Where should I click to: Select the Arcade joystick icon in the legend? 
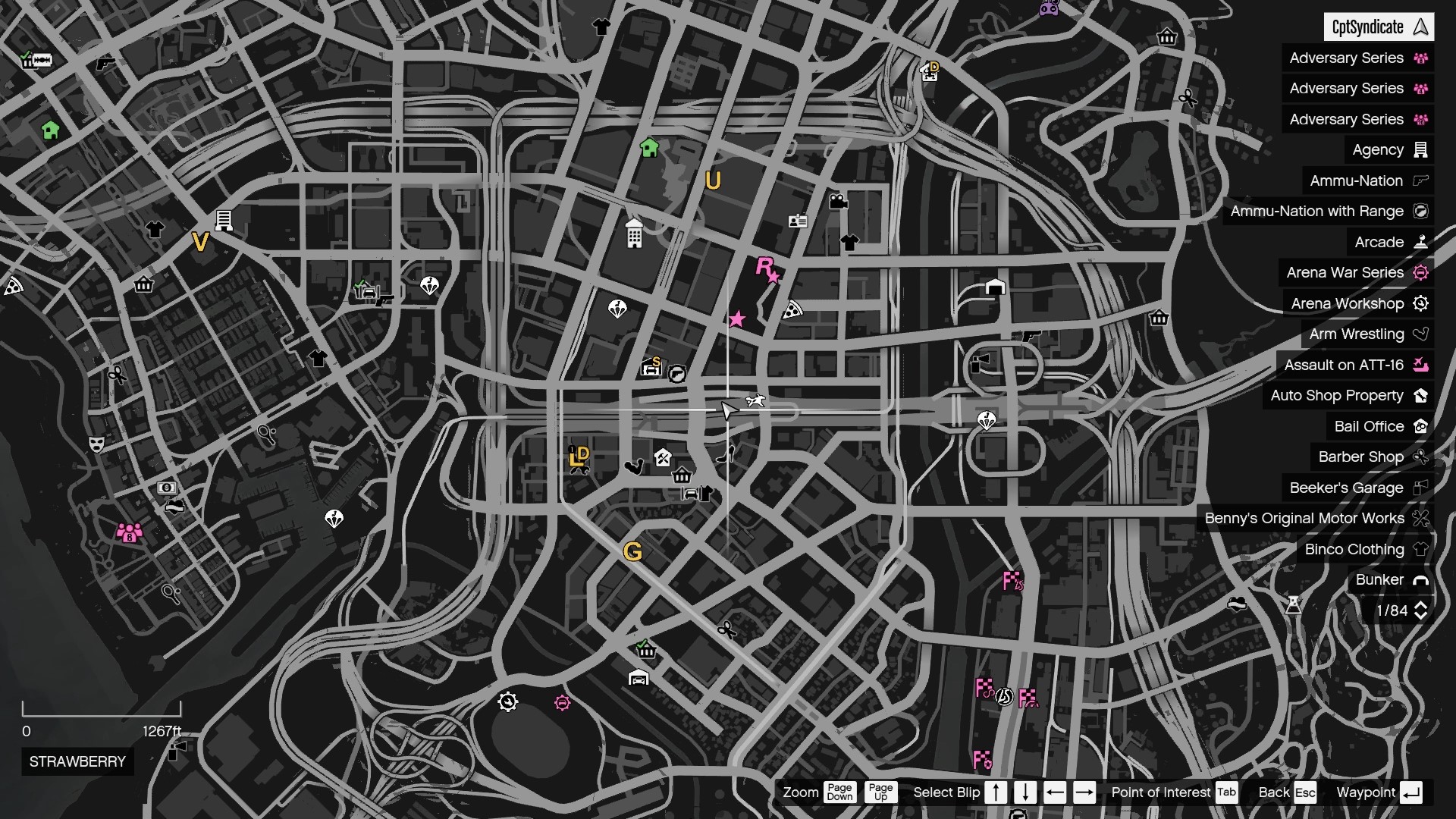point(1421,242)
